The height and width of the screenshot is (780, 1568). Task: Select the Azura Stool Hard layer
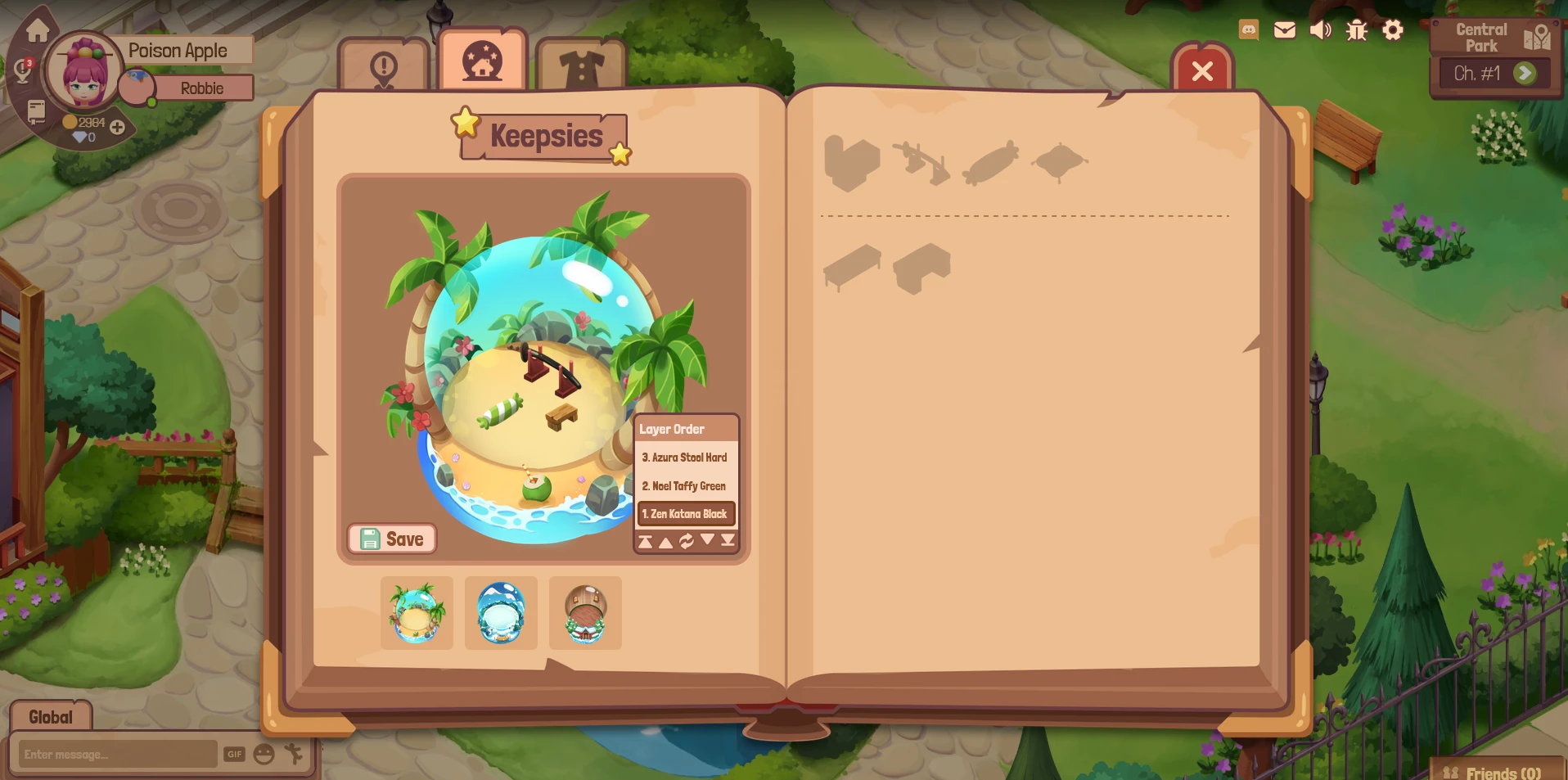tap(685, 458)
